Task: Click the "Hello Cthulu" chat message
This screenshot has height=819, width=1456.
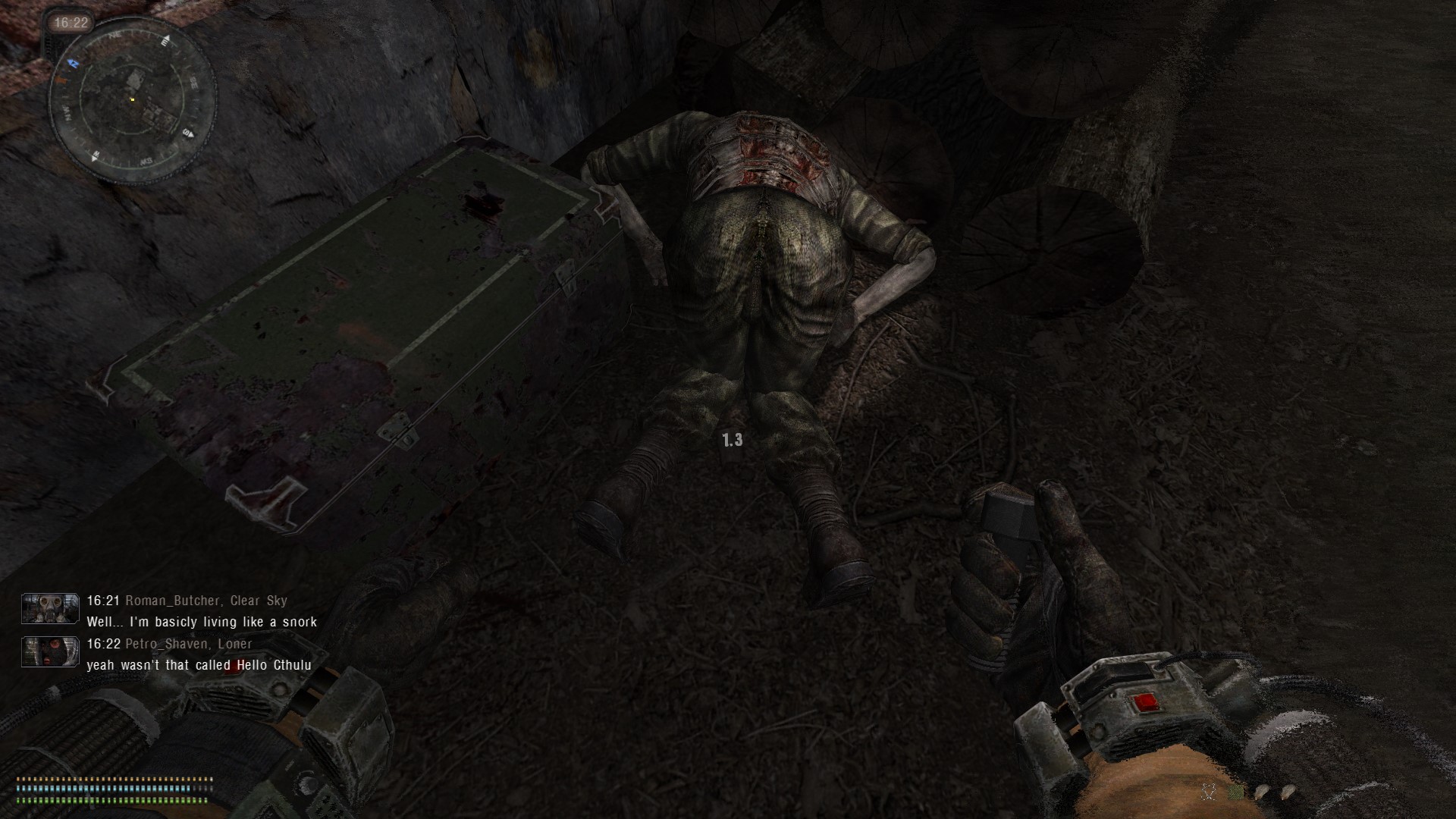Action: pyautogui.click(x=199, y=665)
